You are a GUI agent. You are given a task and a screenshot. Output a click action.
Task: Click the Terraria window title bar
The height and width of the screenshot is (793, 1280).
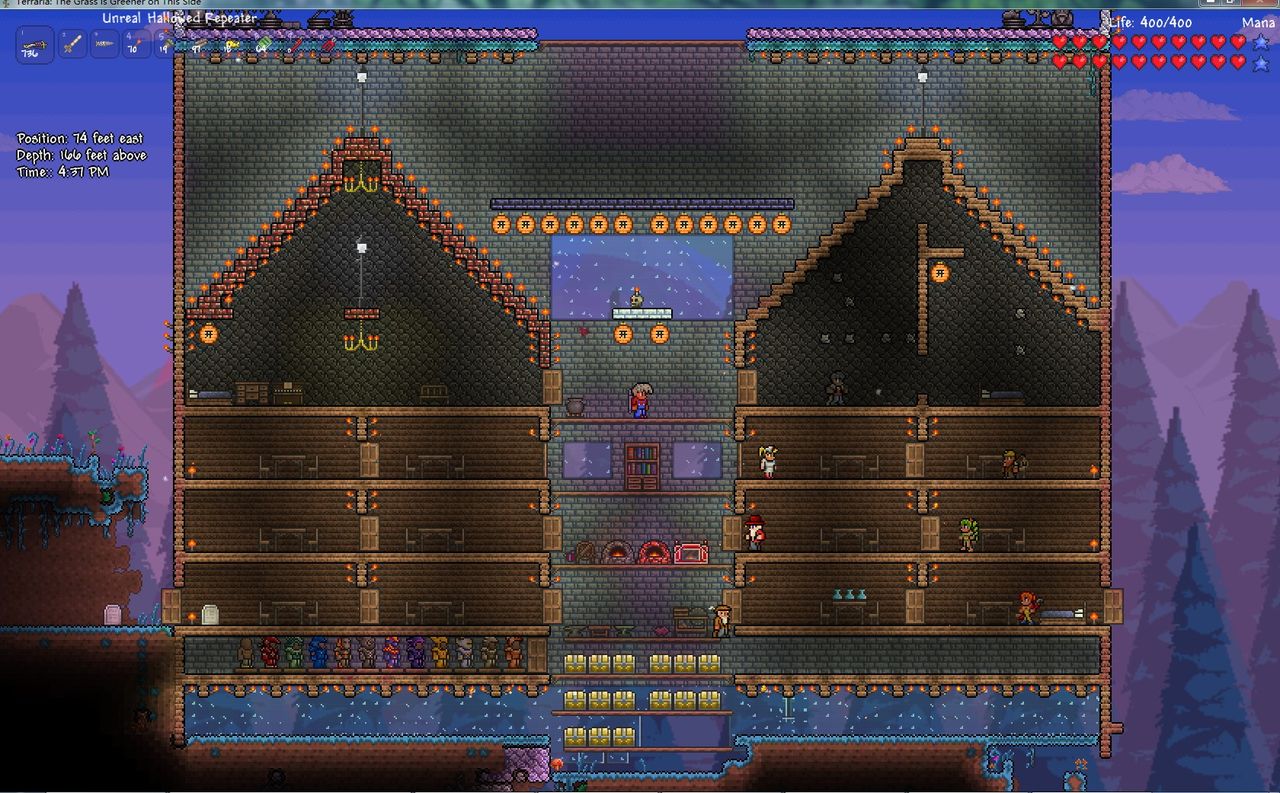pos(640,4)
